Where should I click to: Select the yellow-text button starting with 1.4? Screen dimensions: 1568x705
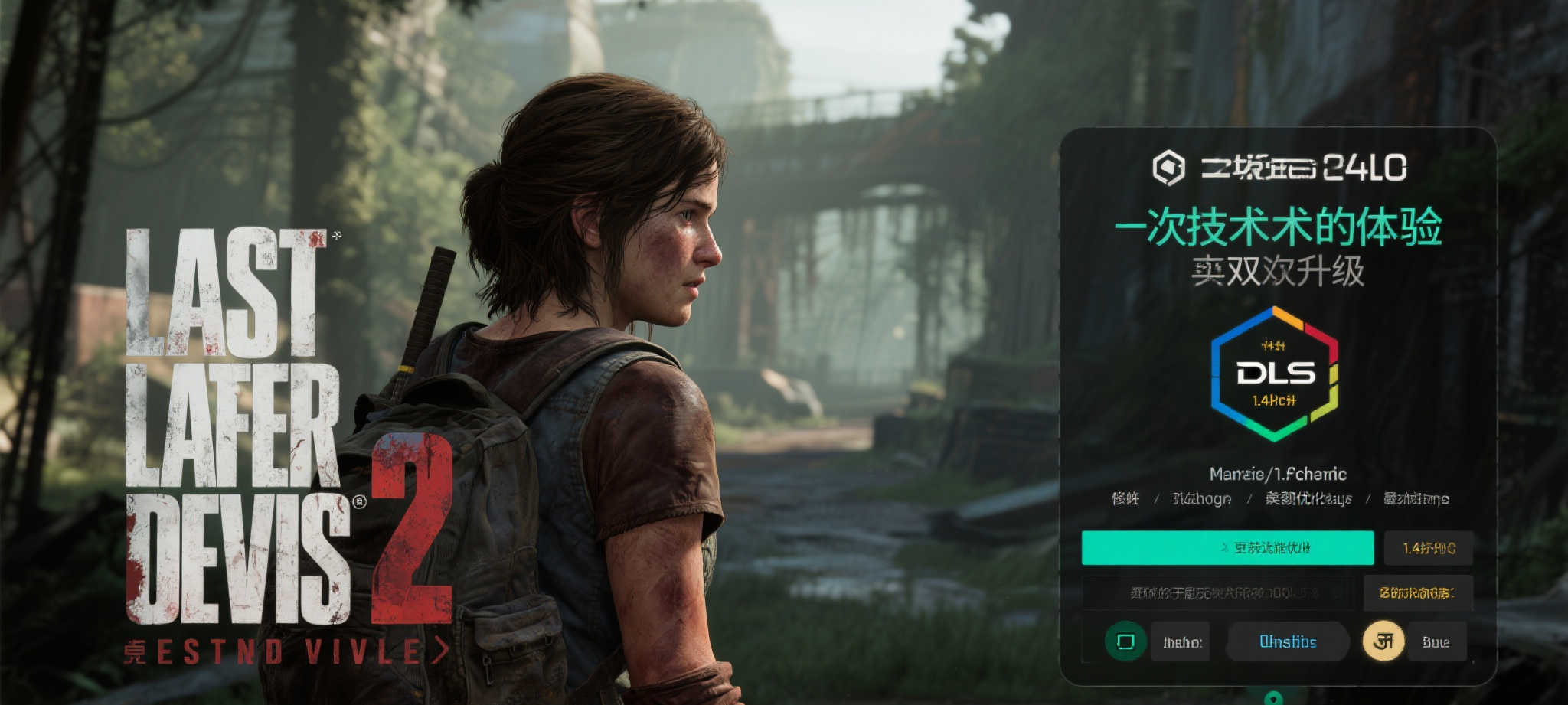click(x=1428, y=548)
